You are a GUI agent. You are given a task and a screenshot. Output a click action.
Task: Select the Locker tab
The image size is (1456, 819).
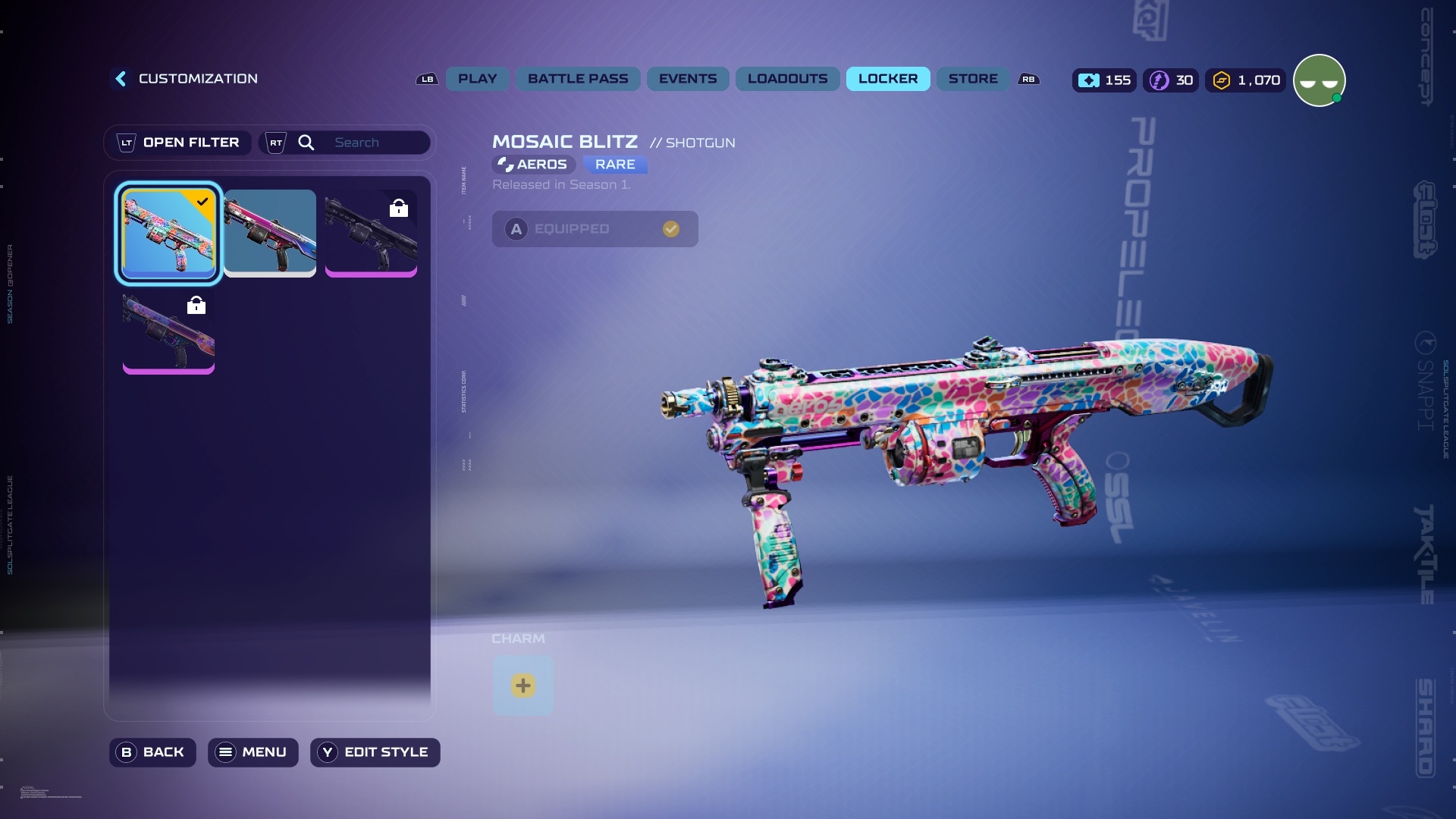click(887, 79)
